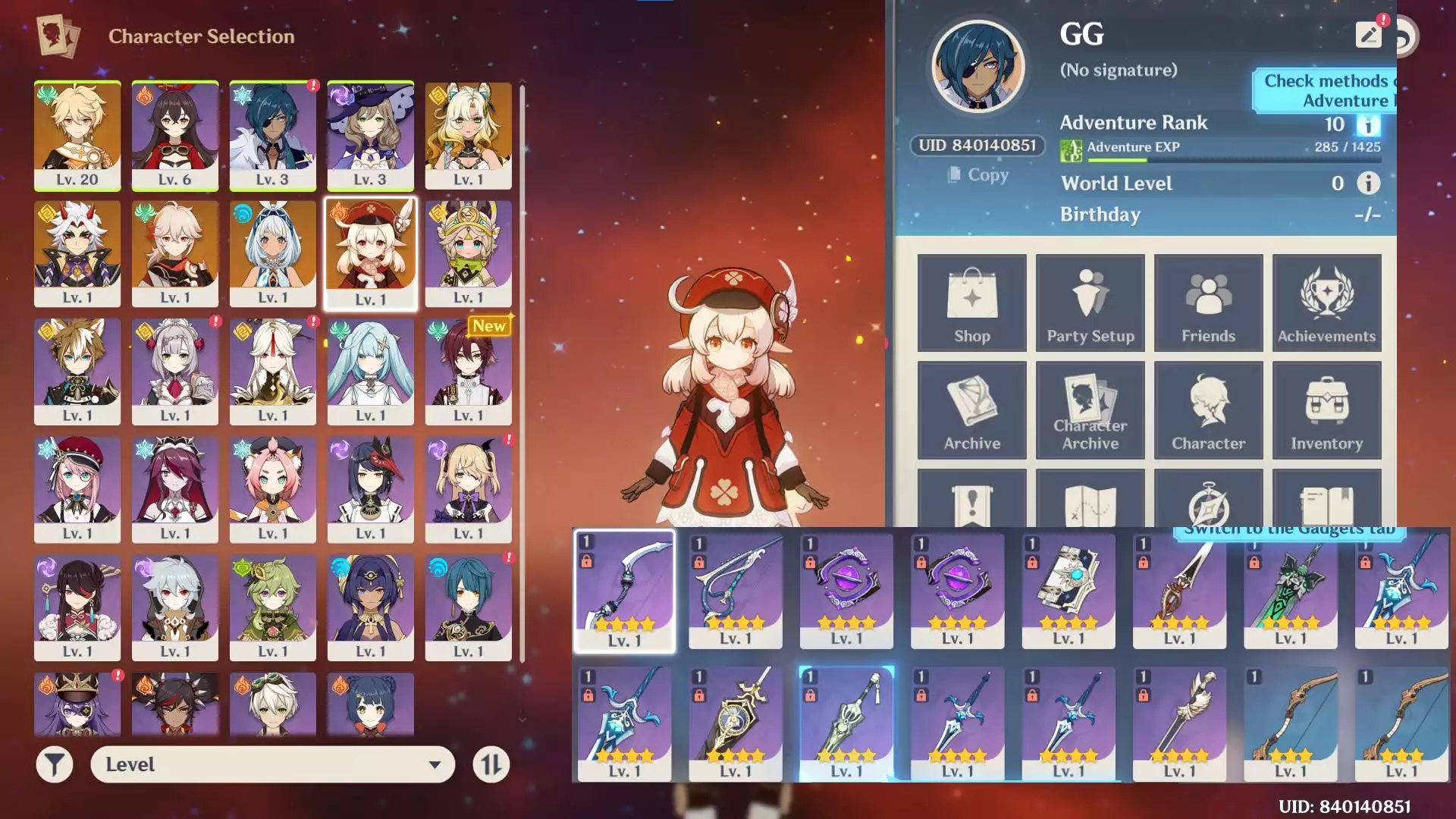Choose the character marked New
This screenshot has height=819, width=1456.
pos(468,371)
